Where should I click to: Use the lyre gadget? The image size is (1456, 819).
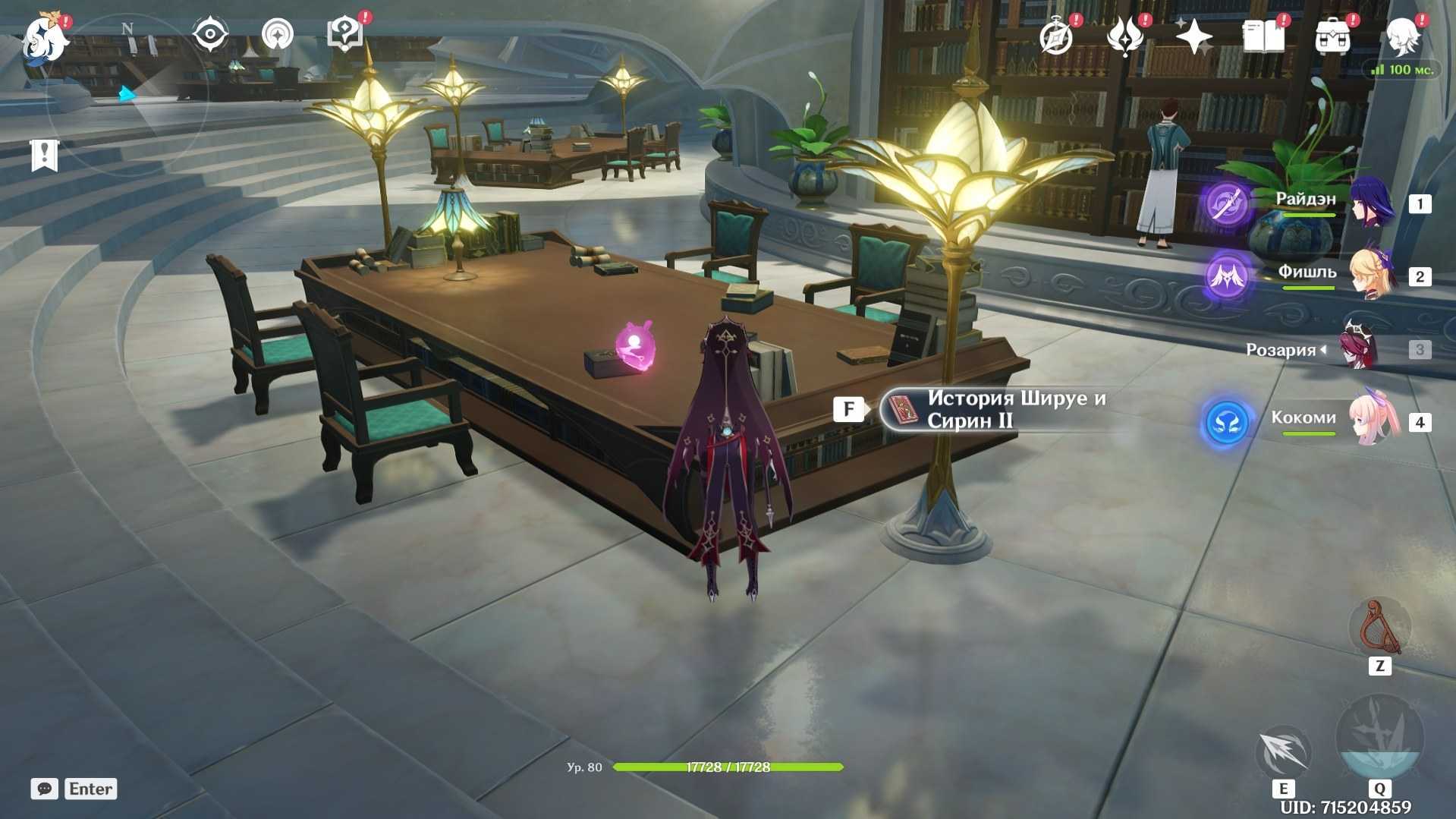(x=1379, y=628)
